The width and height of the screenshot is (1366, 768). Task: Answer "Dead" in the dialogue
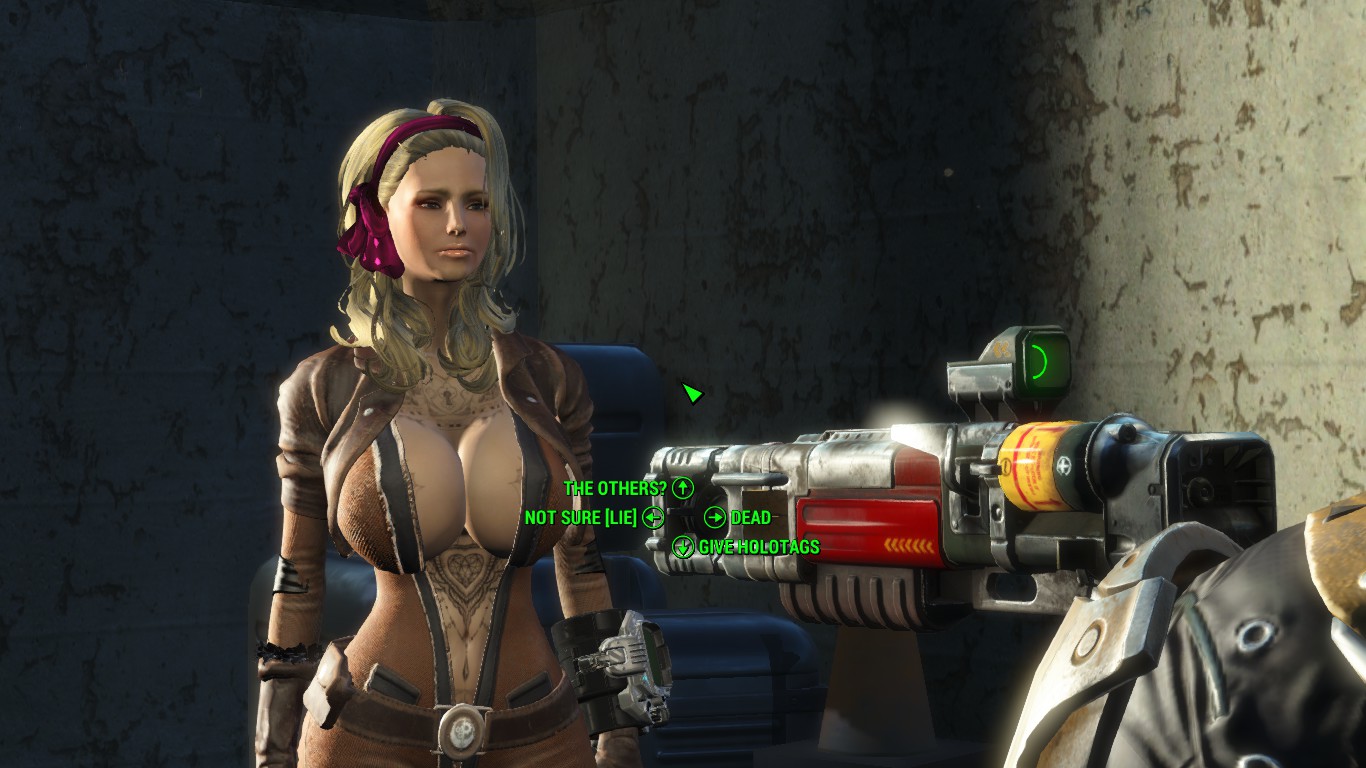pos(750,517)
